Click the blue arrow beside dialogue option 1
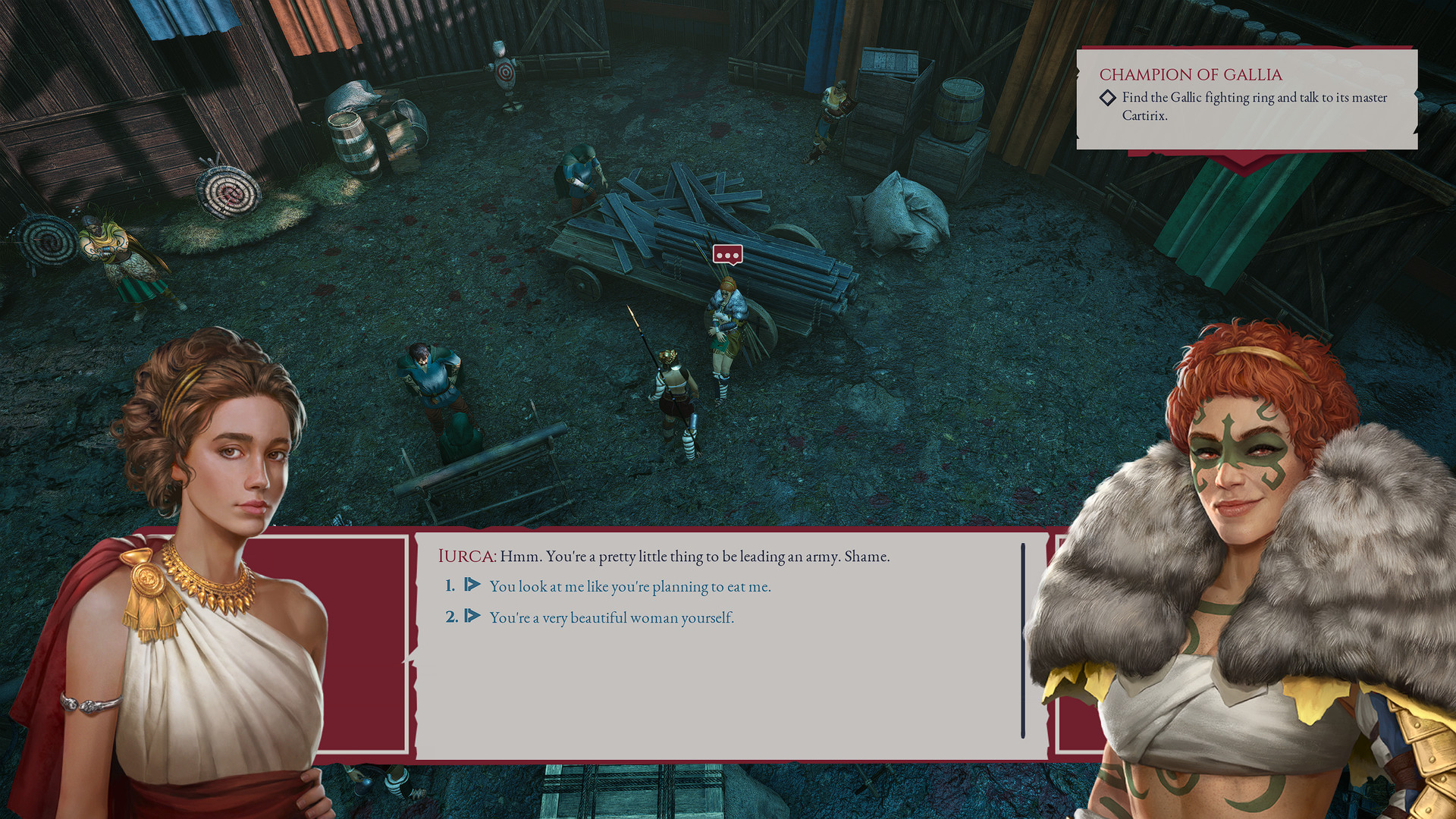Viewport: 1456px width, 819px height. [472, 585]
